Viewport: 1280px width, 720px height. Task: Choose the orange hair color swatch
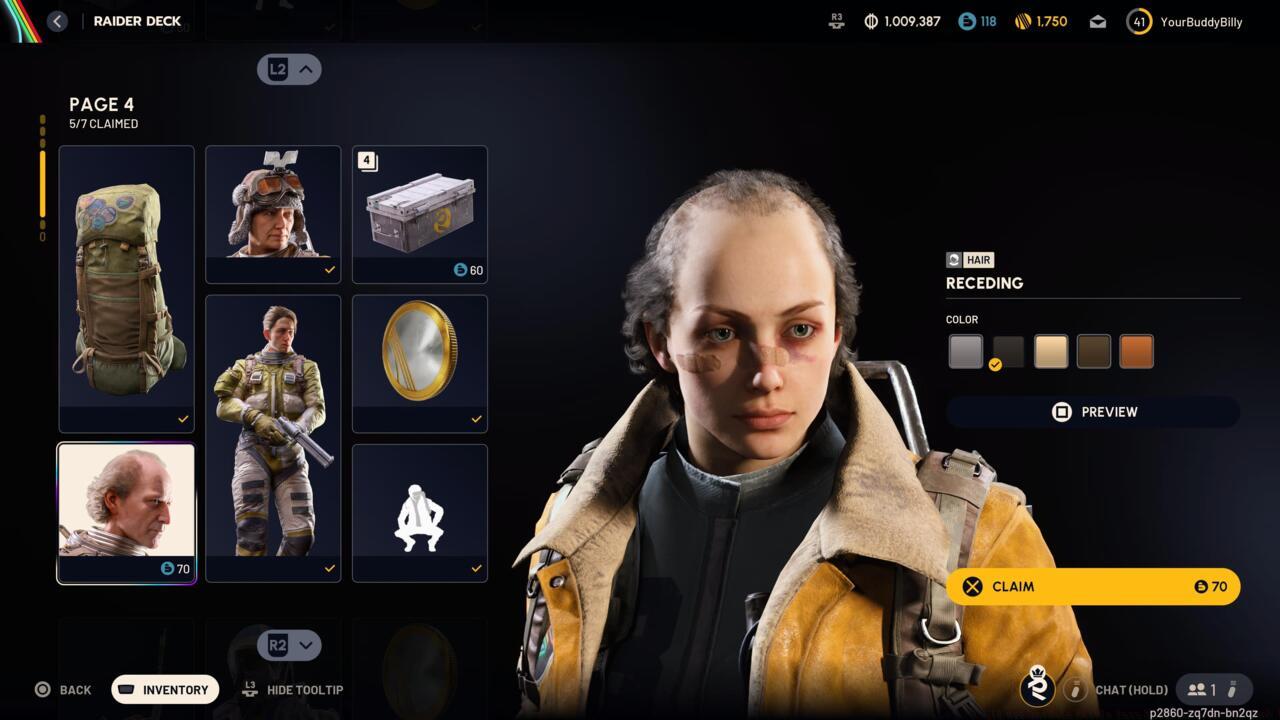pos(1137,352)
